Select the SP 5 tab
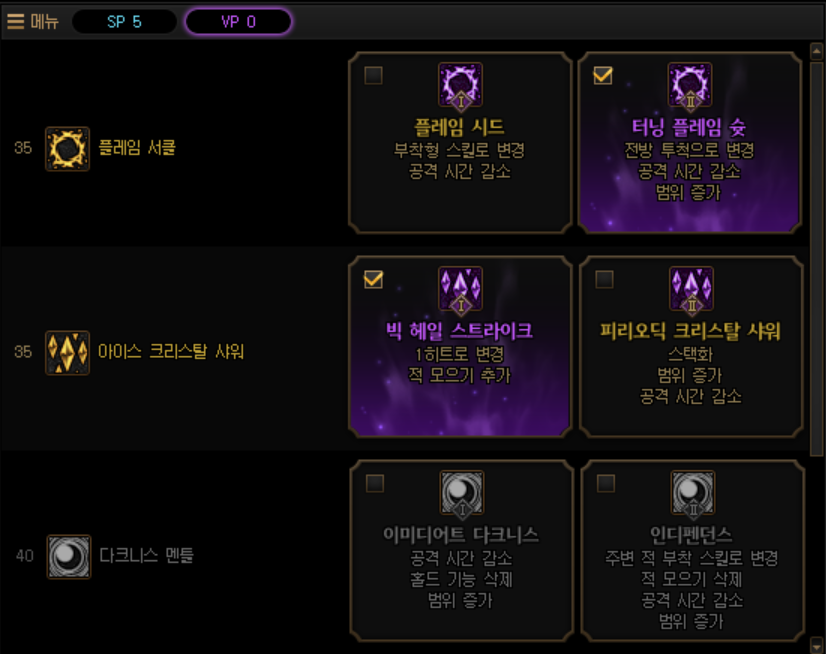 (x=124, y=22)
